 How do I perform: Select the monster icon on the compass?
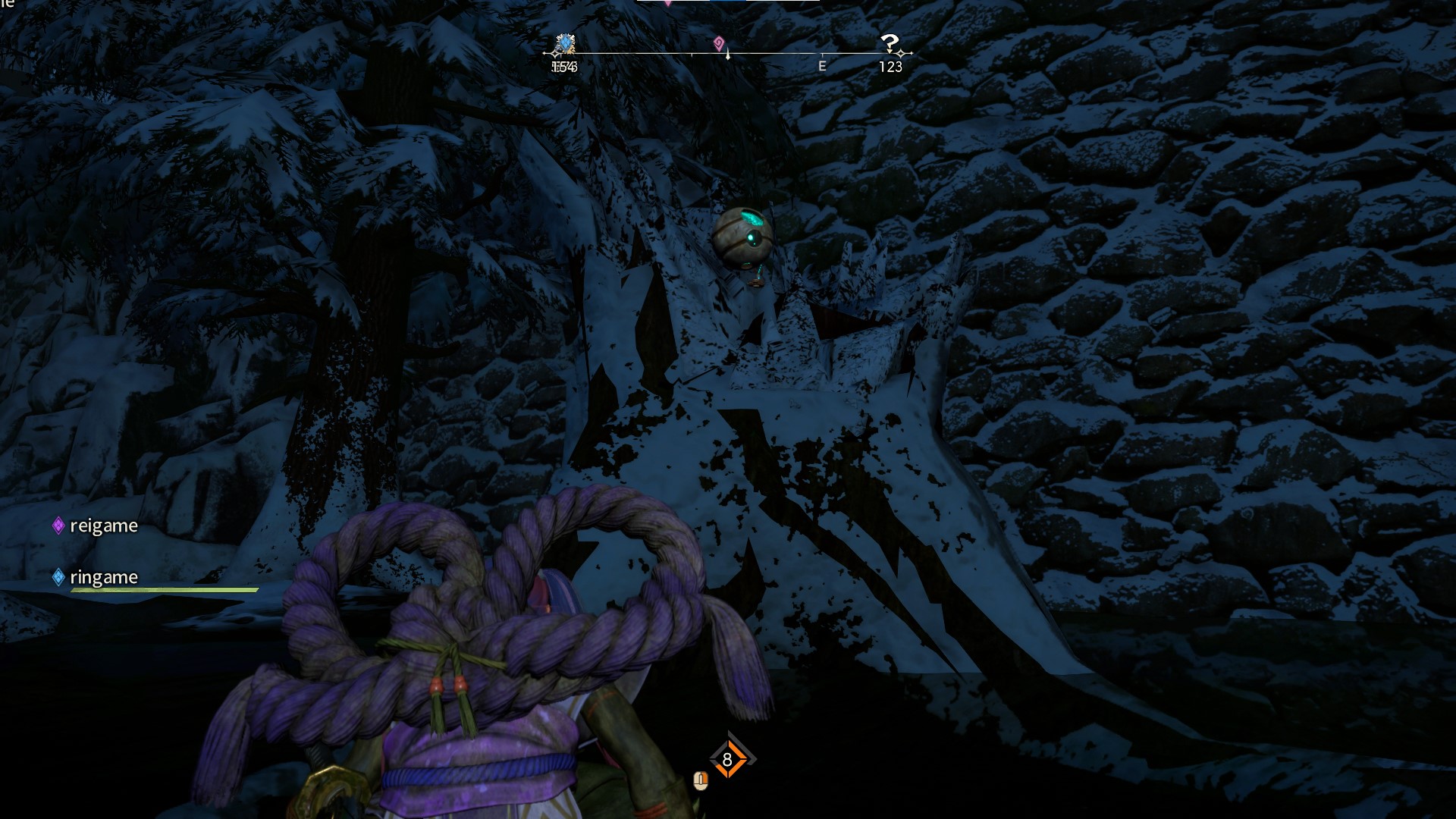click(x=564, y=44)
